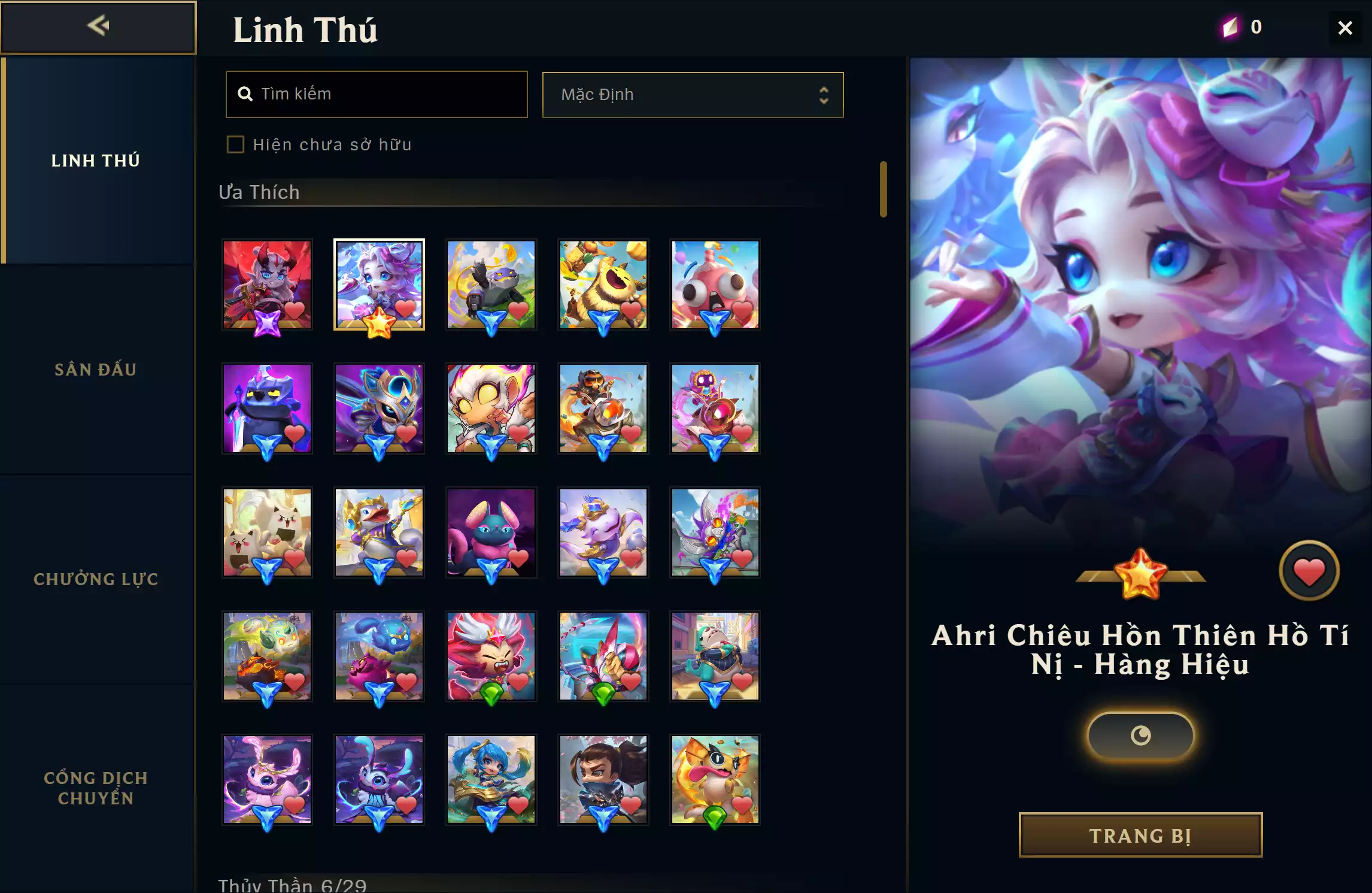Click the mythic essence currency icon showing 0
Viewport: 1372px width, 893px height.
pyautogui.click(x=1229, y=26)
